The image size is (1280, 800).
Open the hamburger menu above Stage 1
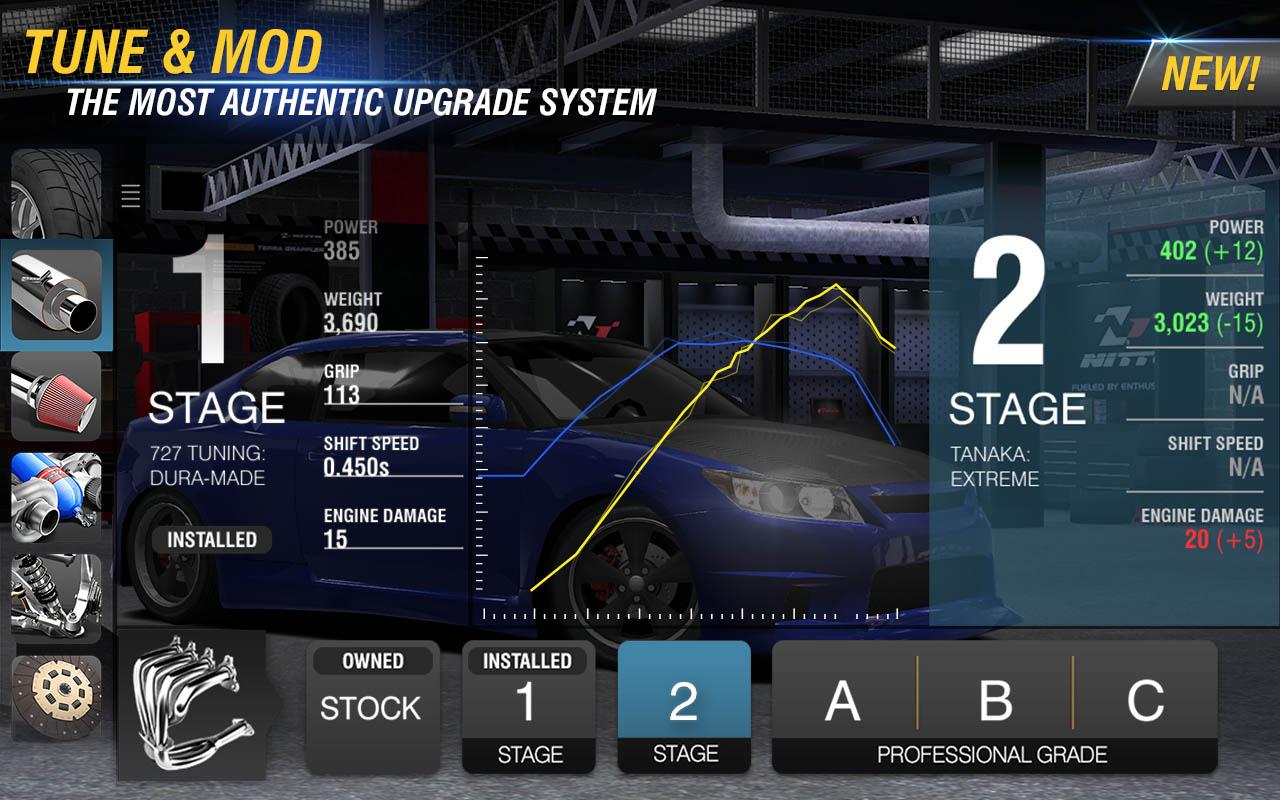tap(130, 196)
